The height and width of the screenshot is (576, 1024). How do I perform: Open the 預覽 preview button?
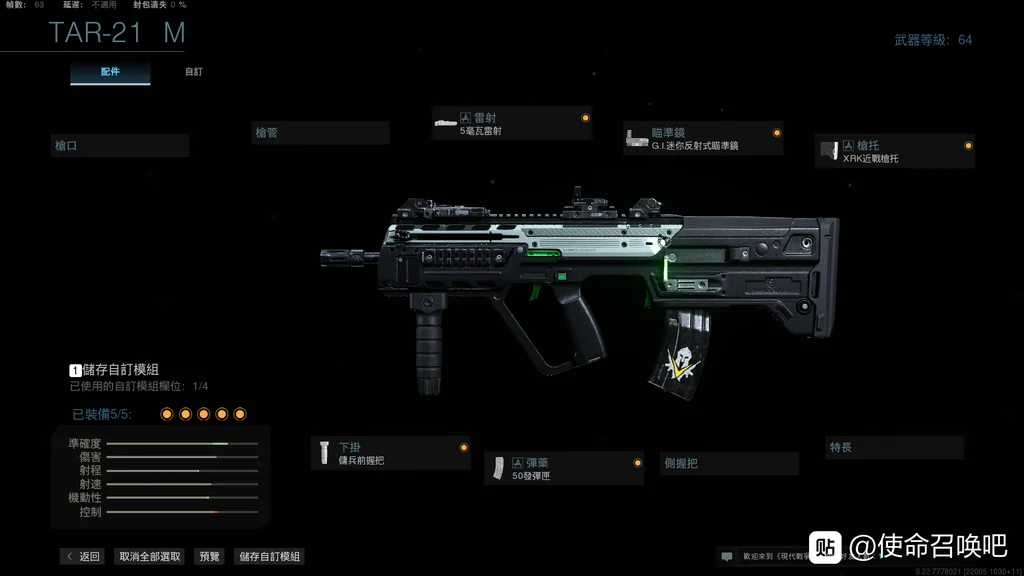tap(210, 557)
